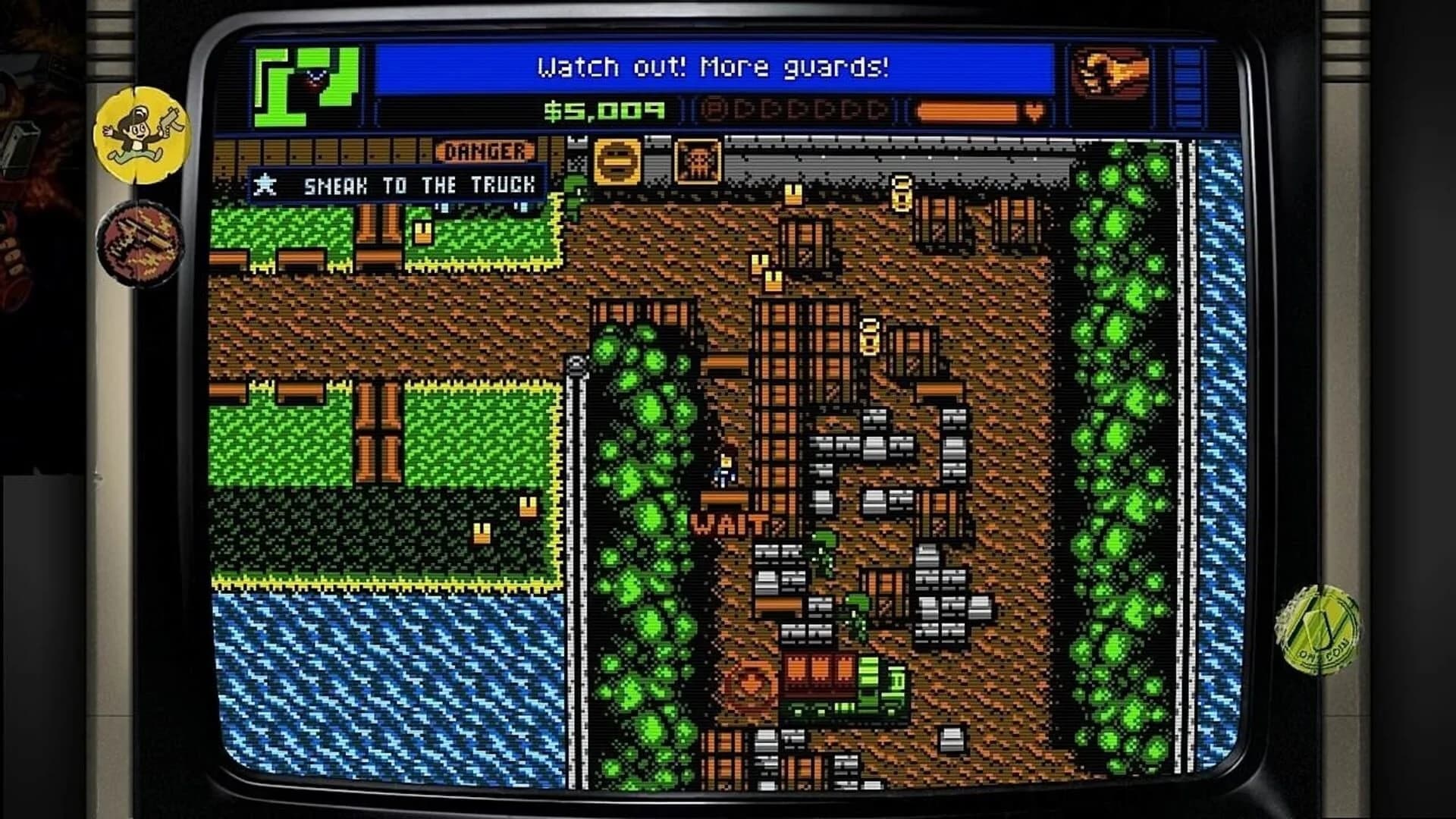
Task: Select the fist weapon icon in the HUD
Action: pyautogui.click(x=1111, y=72)
